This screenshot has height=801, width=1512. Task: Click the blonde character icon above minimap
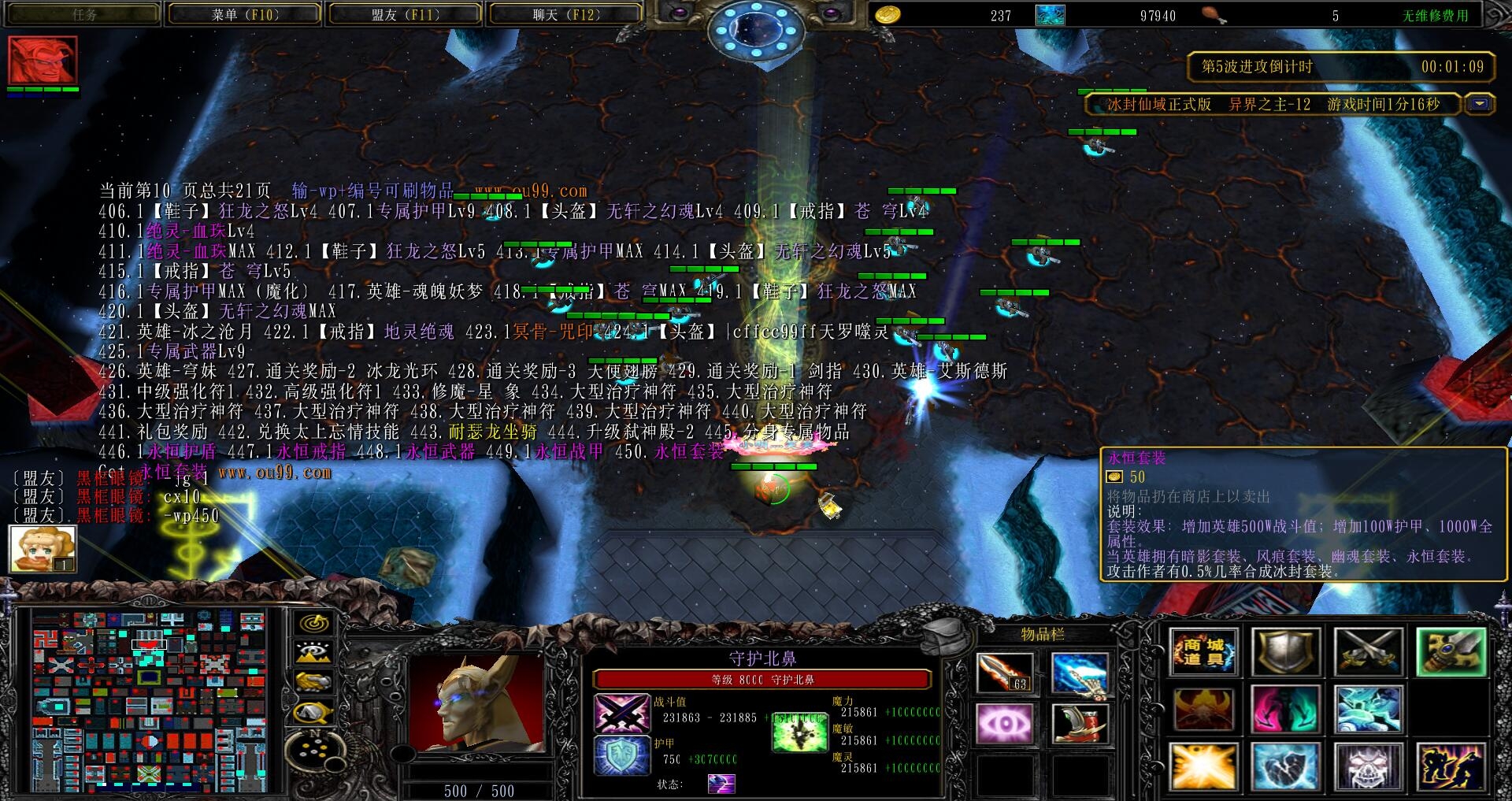(x=43, y=548)
